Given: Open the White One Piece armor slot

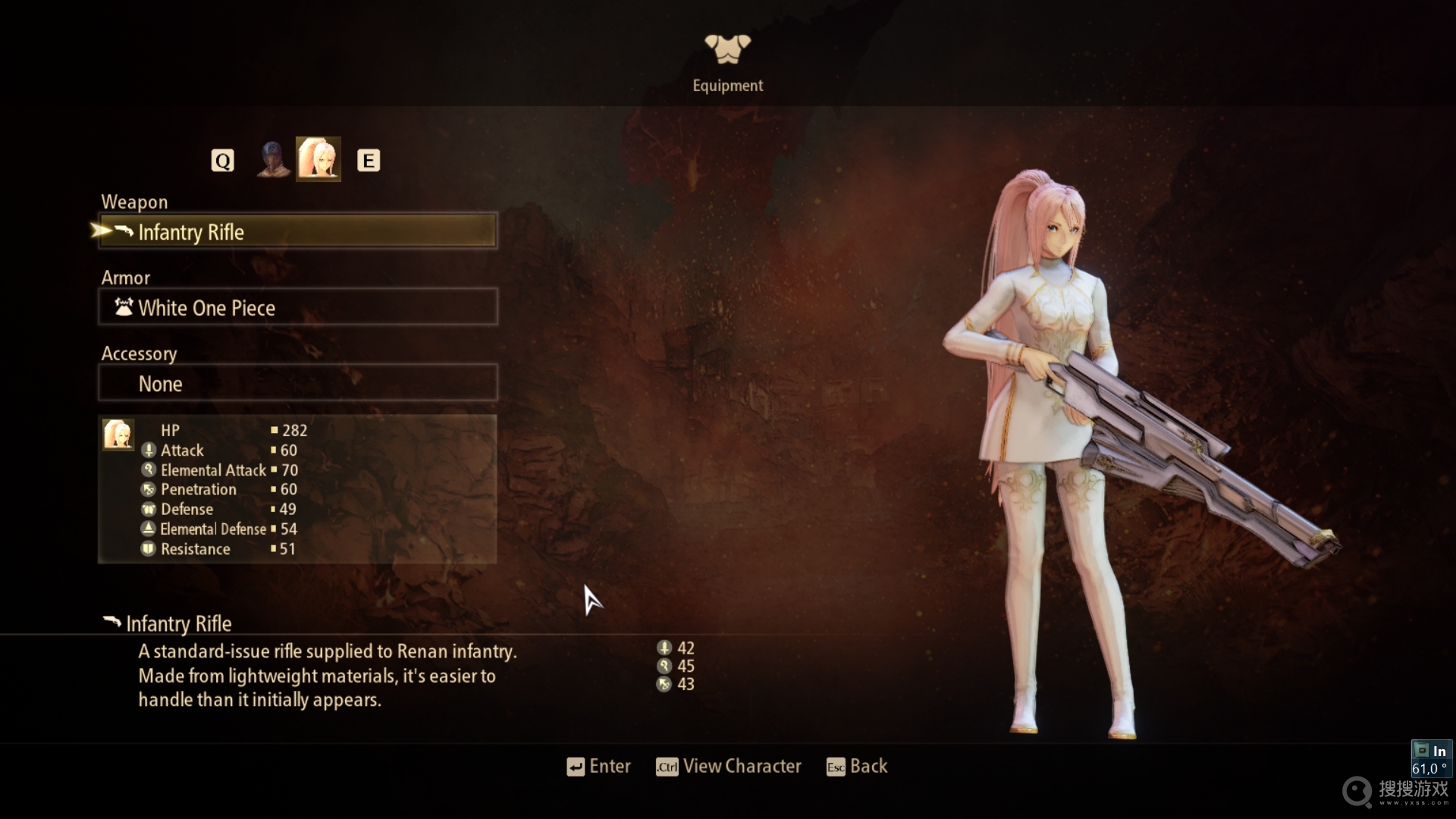Looking at the screenshot, I should (x=298, y=307).
